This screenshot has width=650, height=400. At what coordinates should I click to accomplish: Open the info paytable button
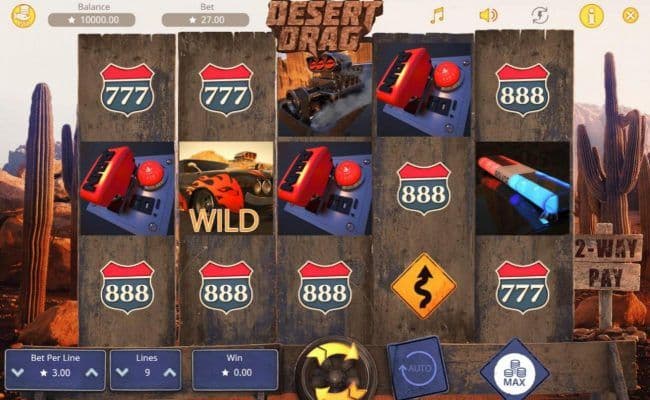[591, 15]
